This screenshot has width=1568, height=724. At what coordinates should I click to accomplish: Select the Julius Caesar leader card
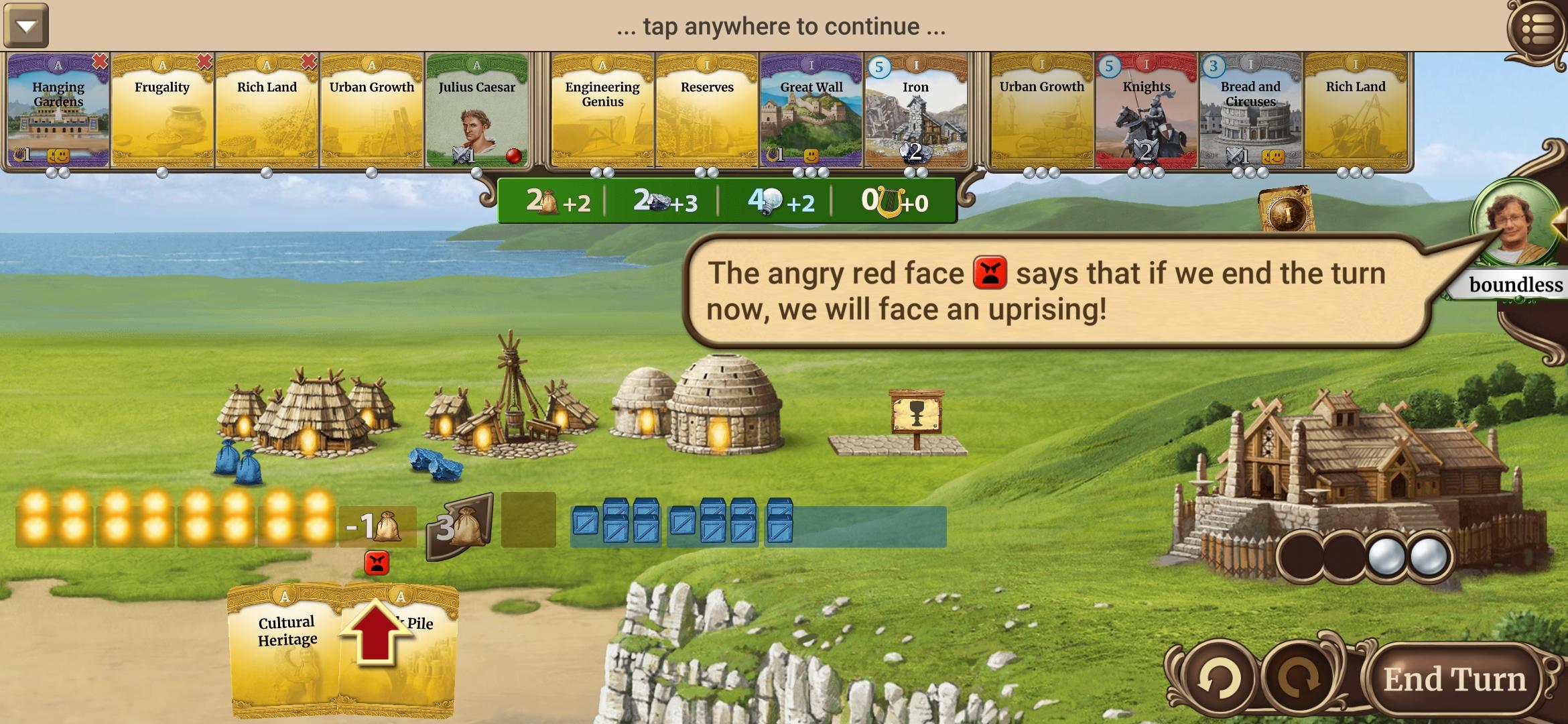(477, 114)
